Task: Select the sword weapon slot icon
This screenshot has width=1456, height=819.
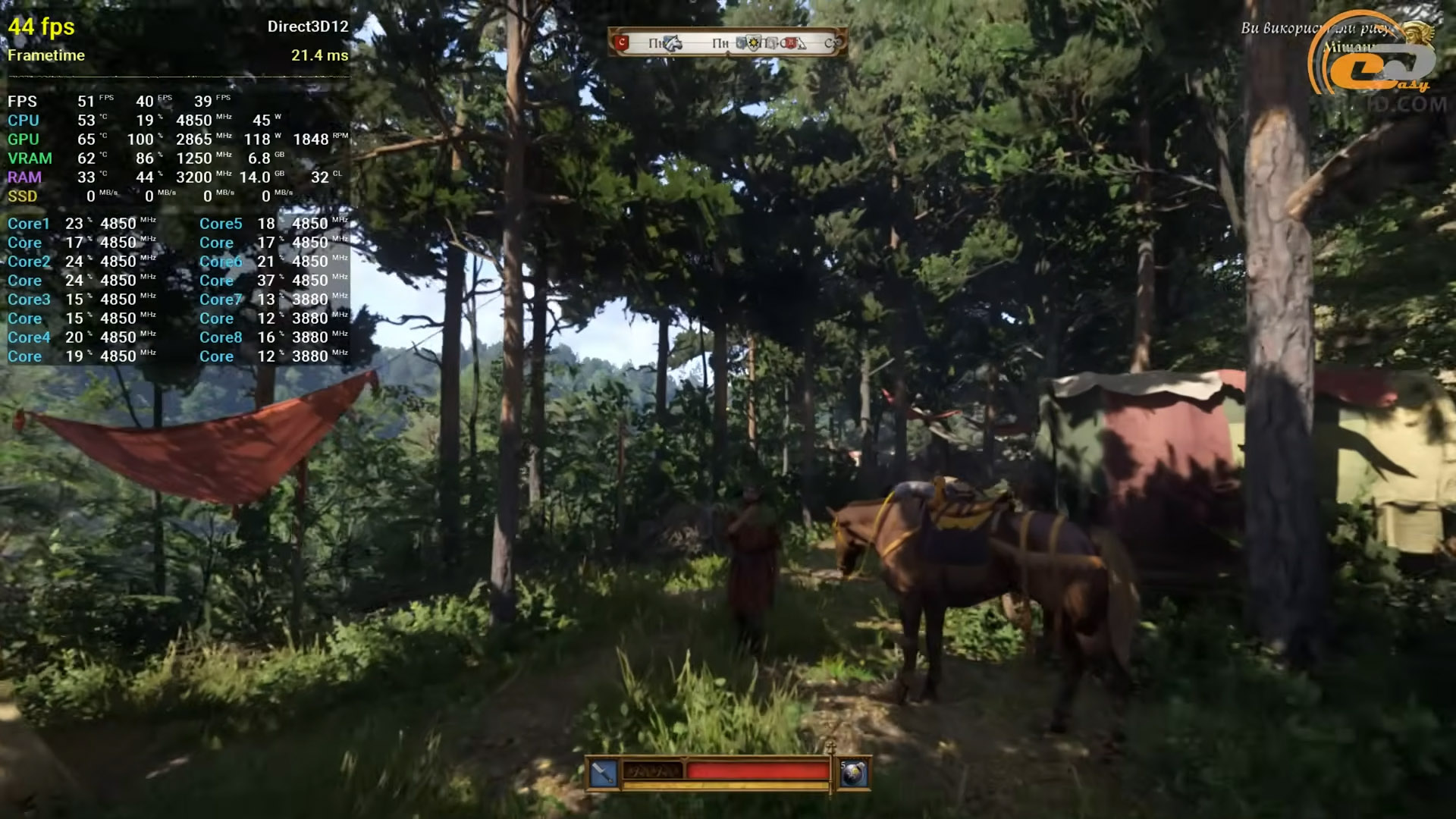Action: (604, 773)
